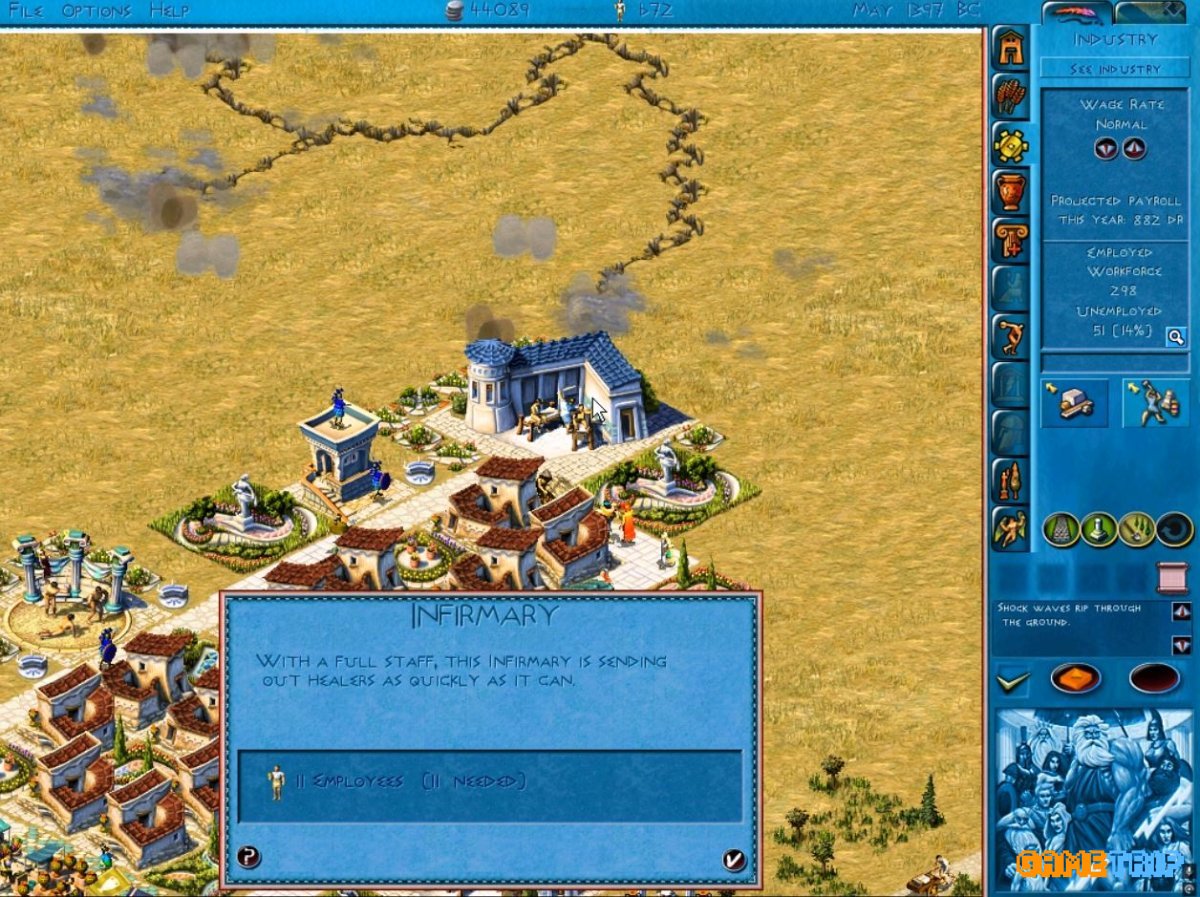Switch to the discus thrower culture tab
Image resolution: width=1200 pixels, height=897 pixels.
pos(1010,335)
